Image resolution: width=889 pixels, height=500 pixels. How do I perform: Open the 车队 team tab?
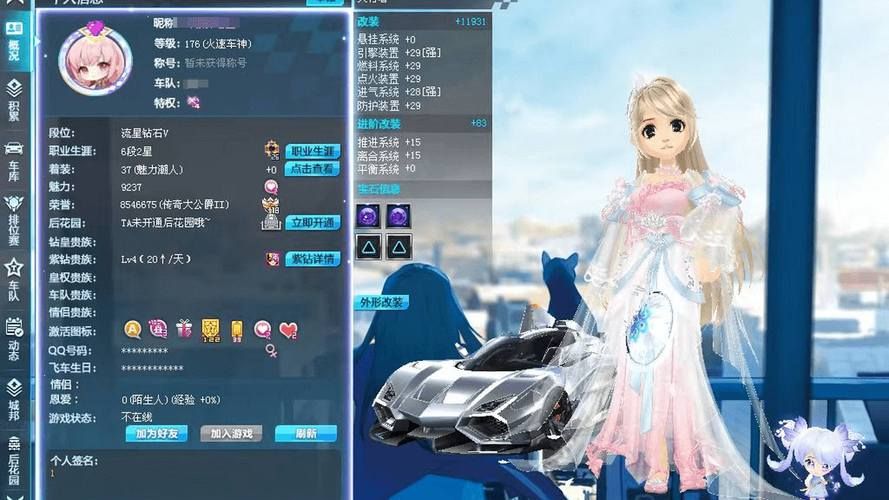pyautogui.click(x=14, y=278)
